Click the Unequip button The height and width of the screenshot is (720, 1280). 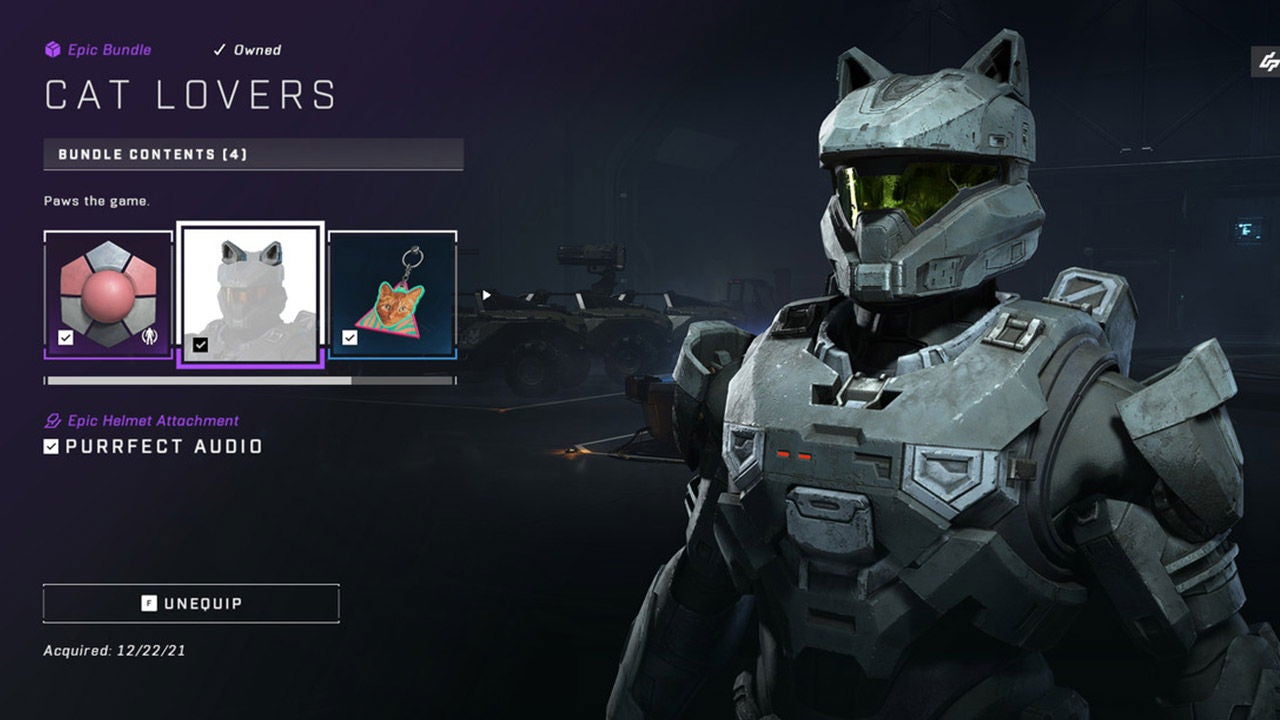coord(190,603)
